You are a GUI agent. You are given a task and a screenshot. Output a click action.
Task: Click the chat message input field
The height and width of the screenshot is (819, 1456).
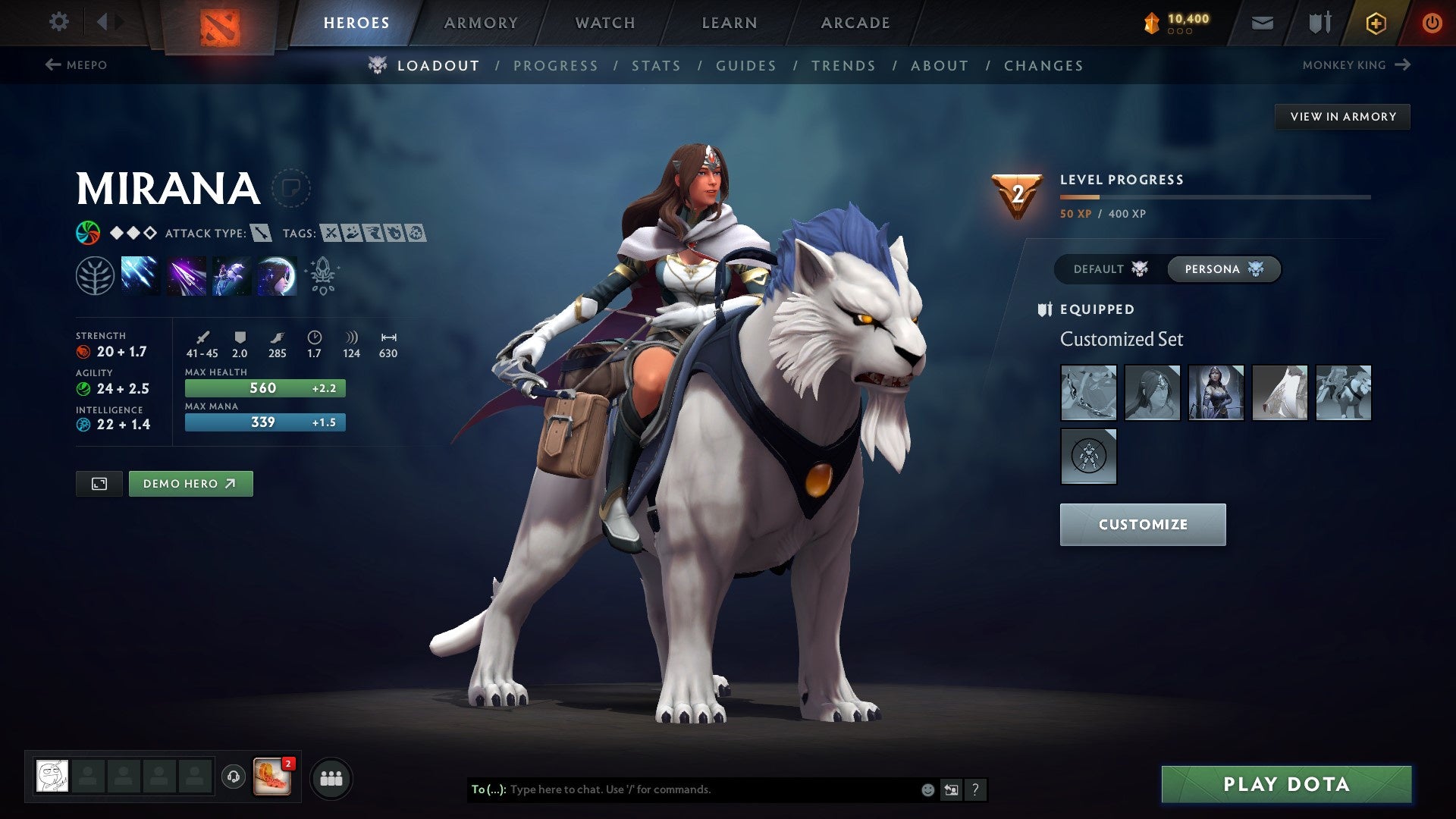[x=682, y=789]
